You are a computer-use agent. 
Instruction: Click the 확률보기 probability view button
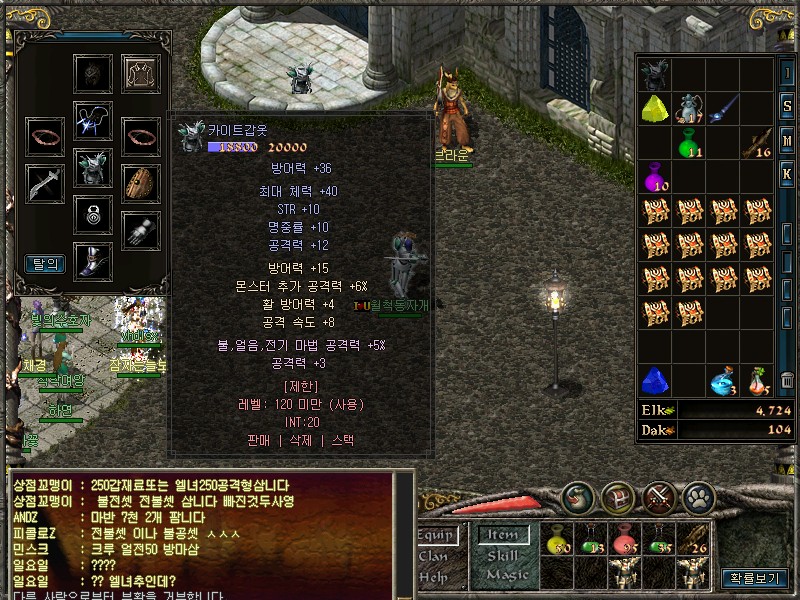pos(754,578)
